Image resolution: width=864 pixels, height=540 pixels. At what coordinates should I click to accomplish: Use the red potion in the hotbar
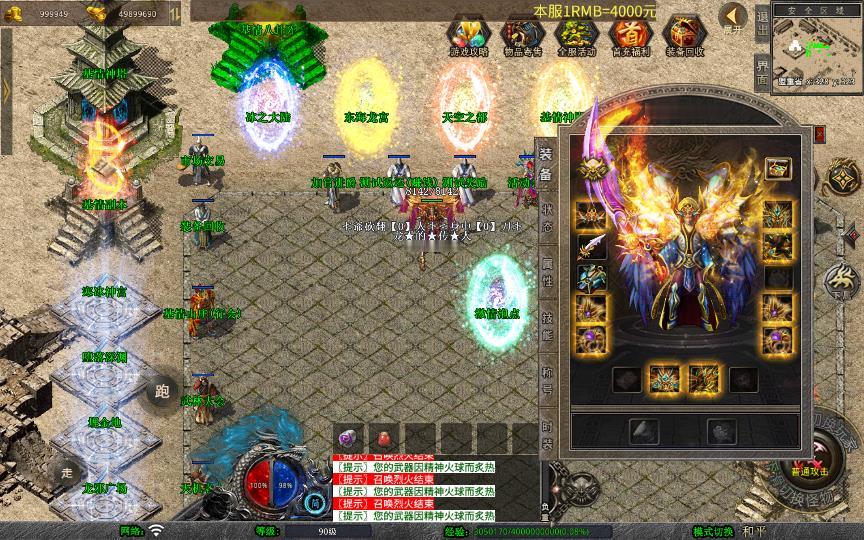384,437
